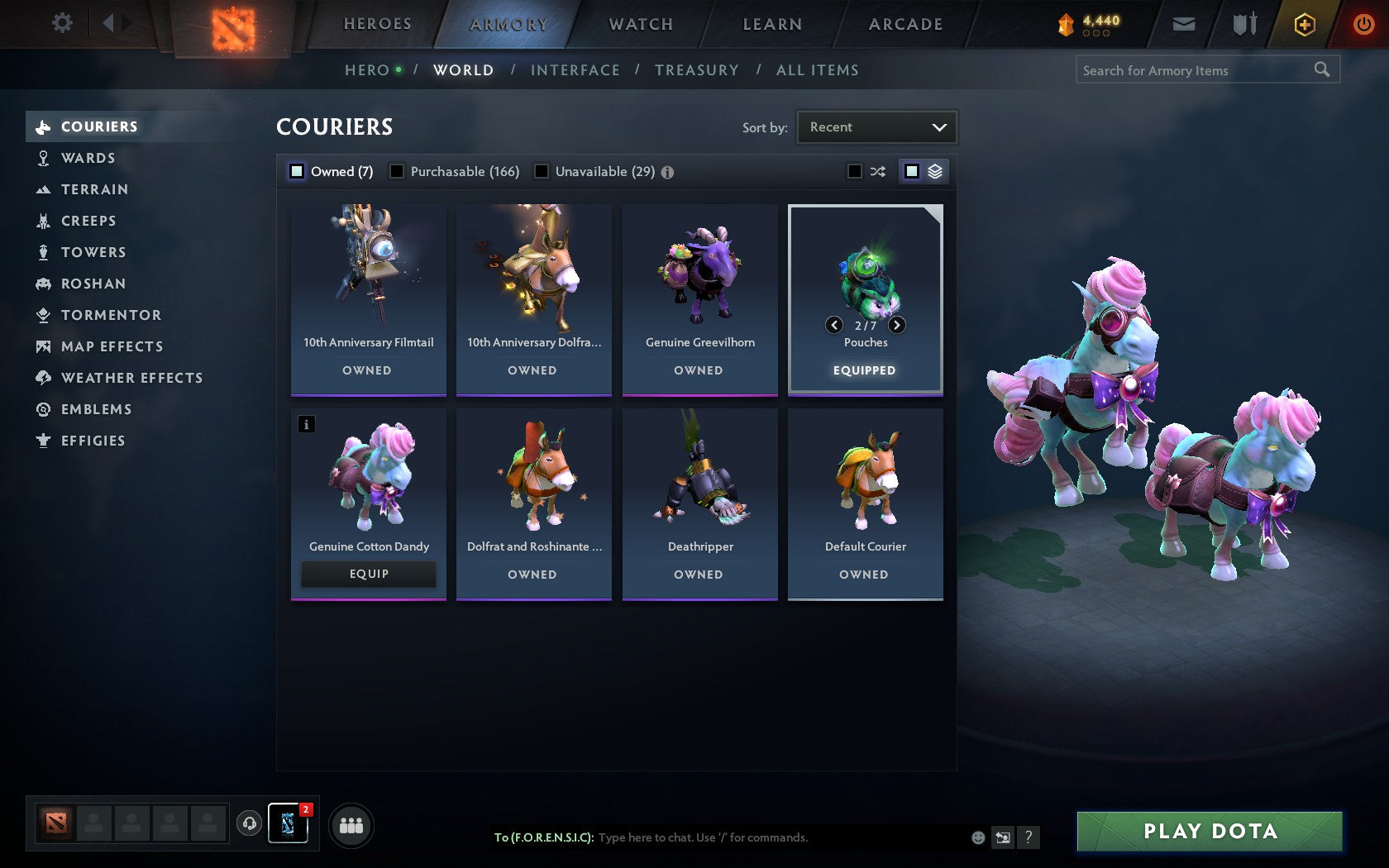The height and width of the screenshot is (868, 1389).
Task: Equip the Genuine Cotton Dandy courier
Action: 368,573
